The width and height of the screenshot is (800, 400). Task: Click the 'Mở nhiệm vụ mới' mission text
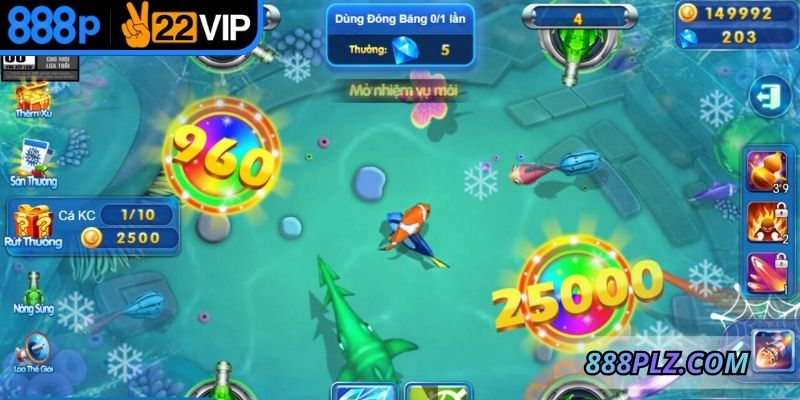403,92
